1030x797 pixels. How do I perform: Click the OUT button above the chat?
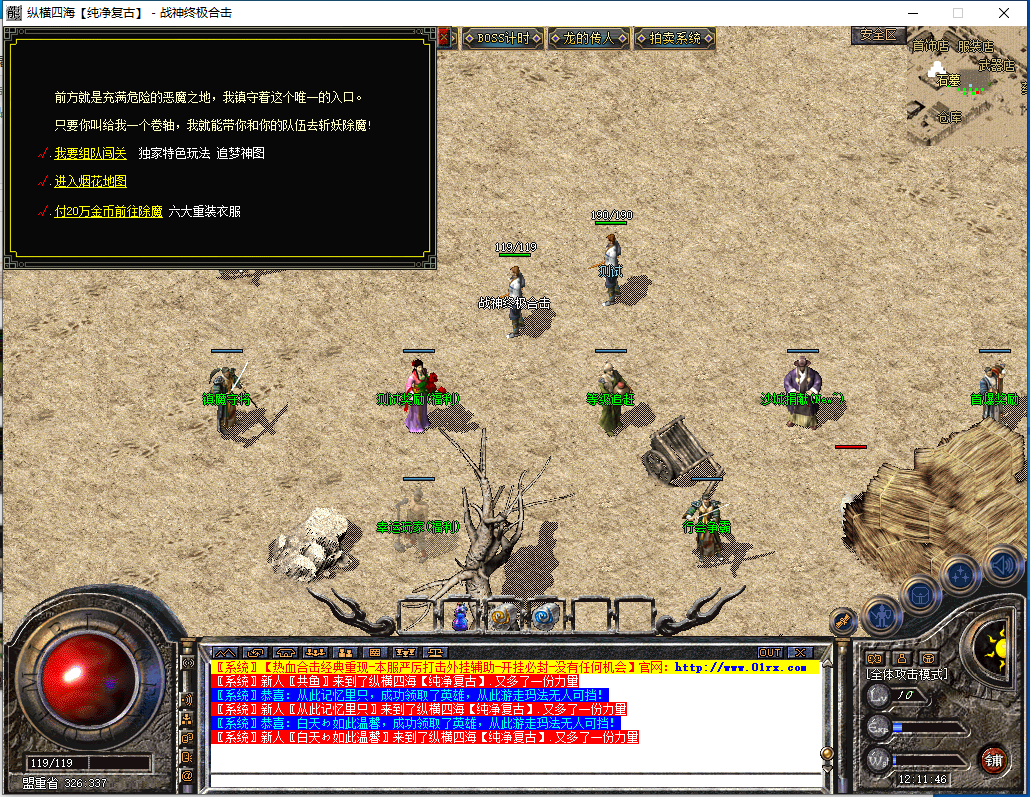tap(770, 653)
